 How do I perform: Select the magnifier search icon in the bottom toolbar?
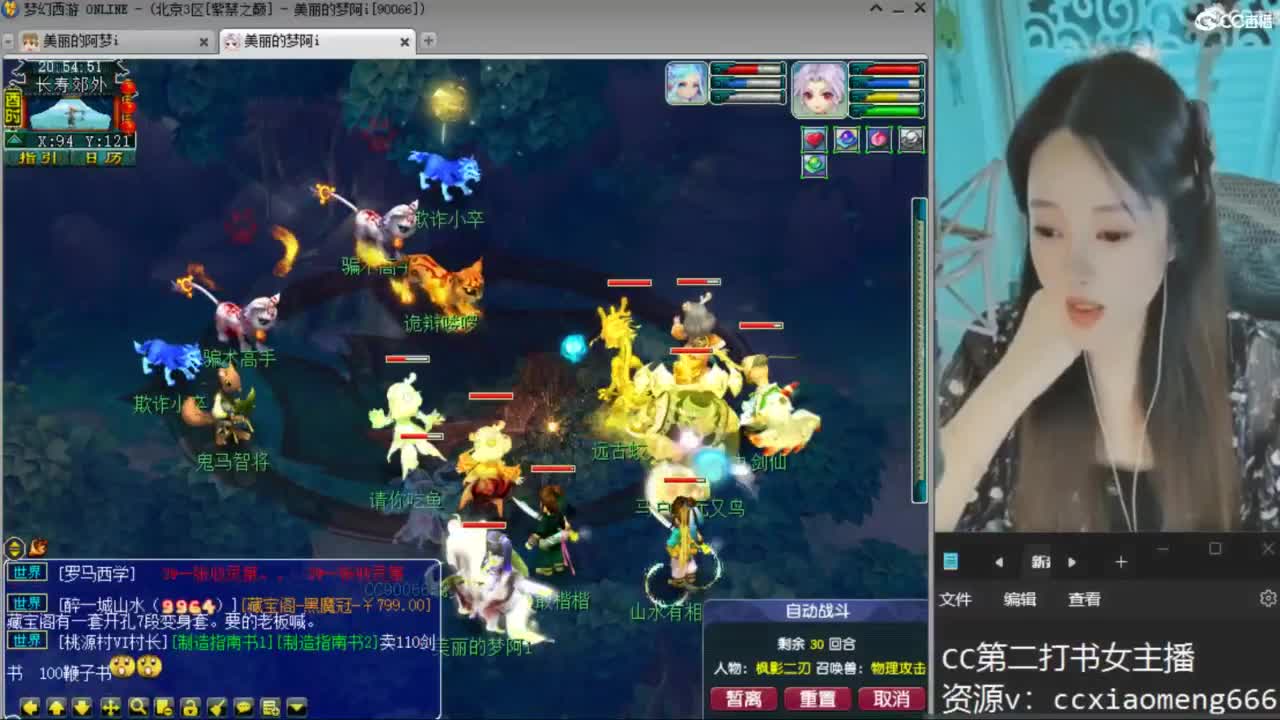pyautogui.click(x=139, y=705)
